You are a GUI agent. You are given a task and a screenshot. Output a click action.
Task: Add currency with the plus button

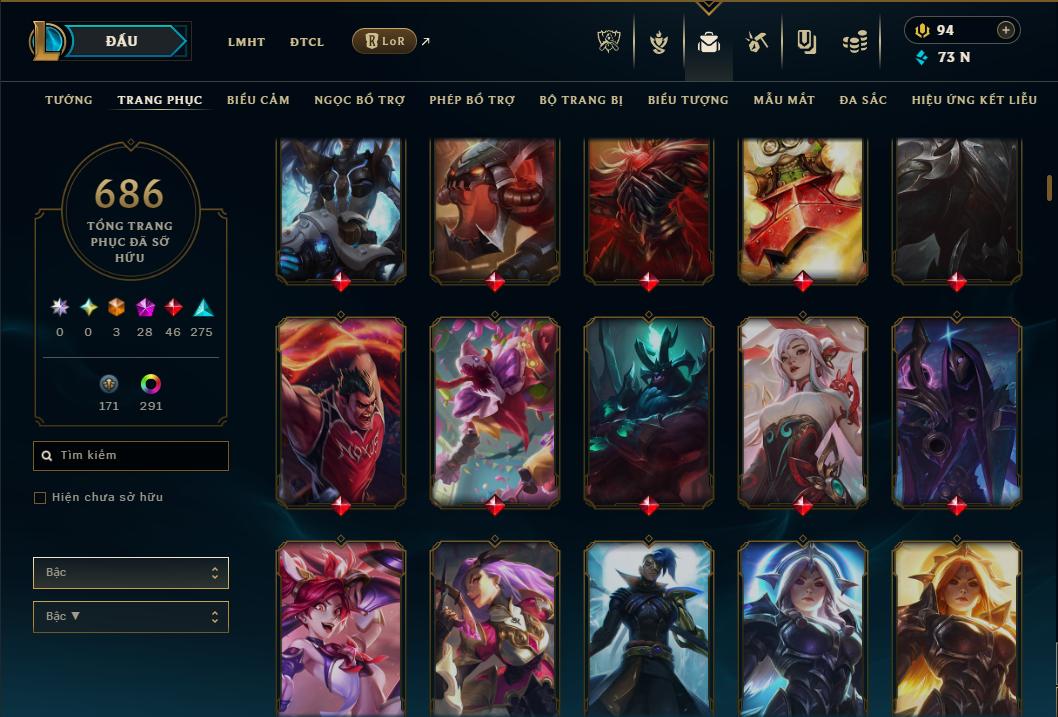pos(1006,30)
